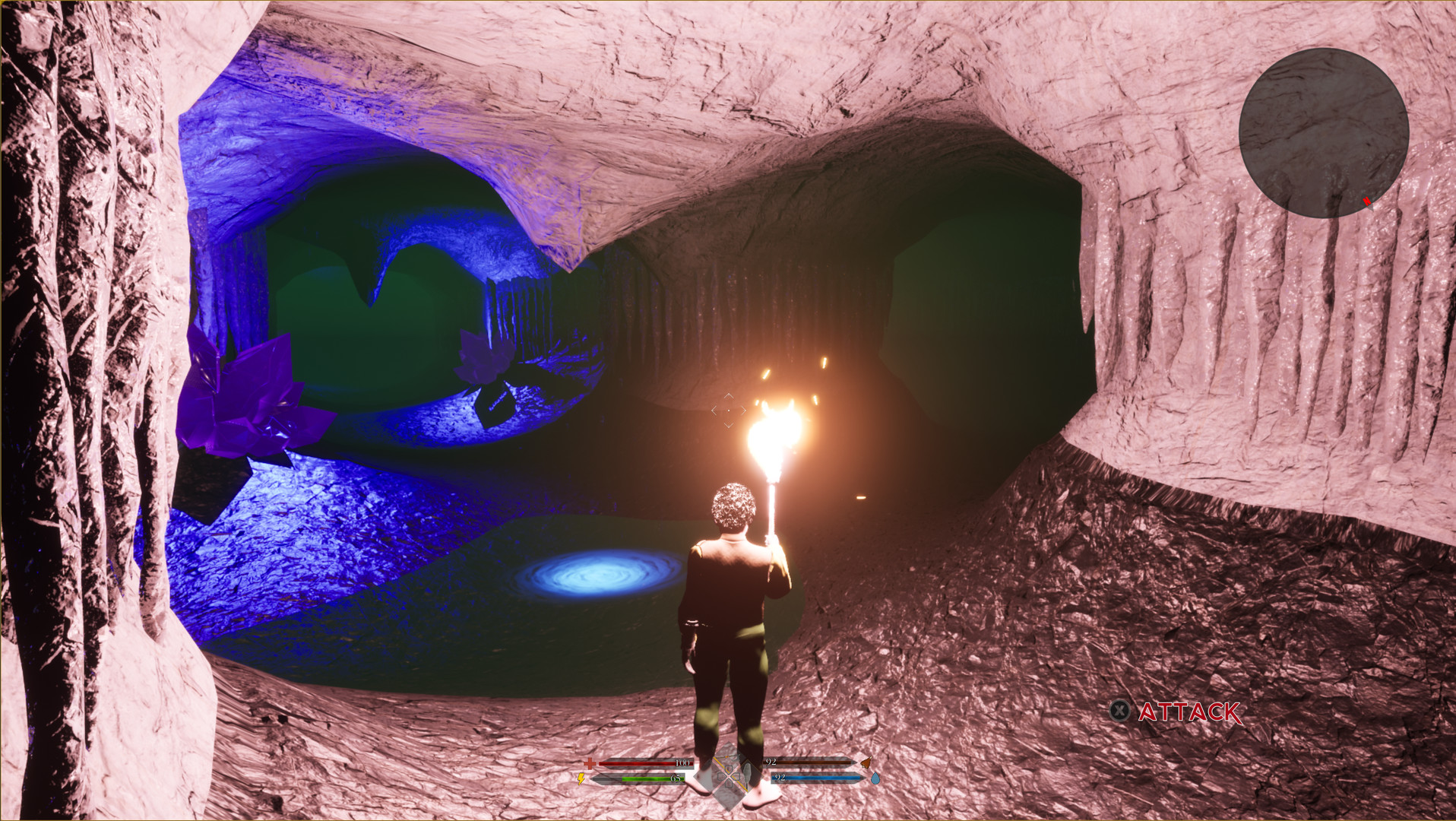
Task: Click the quiver hunger icon beside the brown bar
Action: pos(866,763)
